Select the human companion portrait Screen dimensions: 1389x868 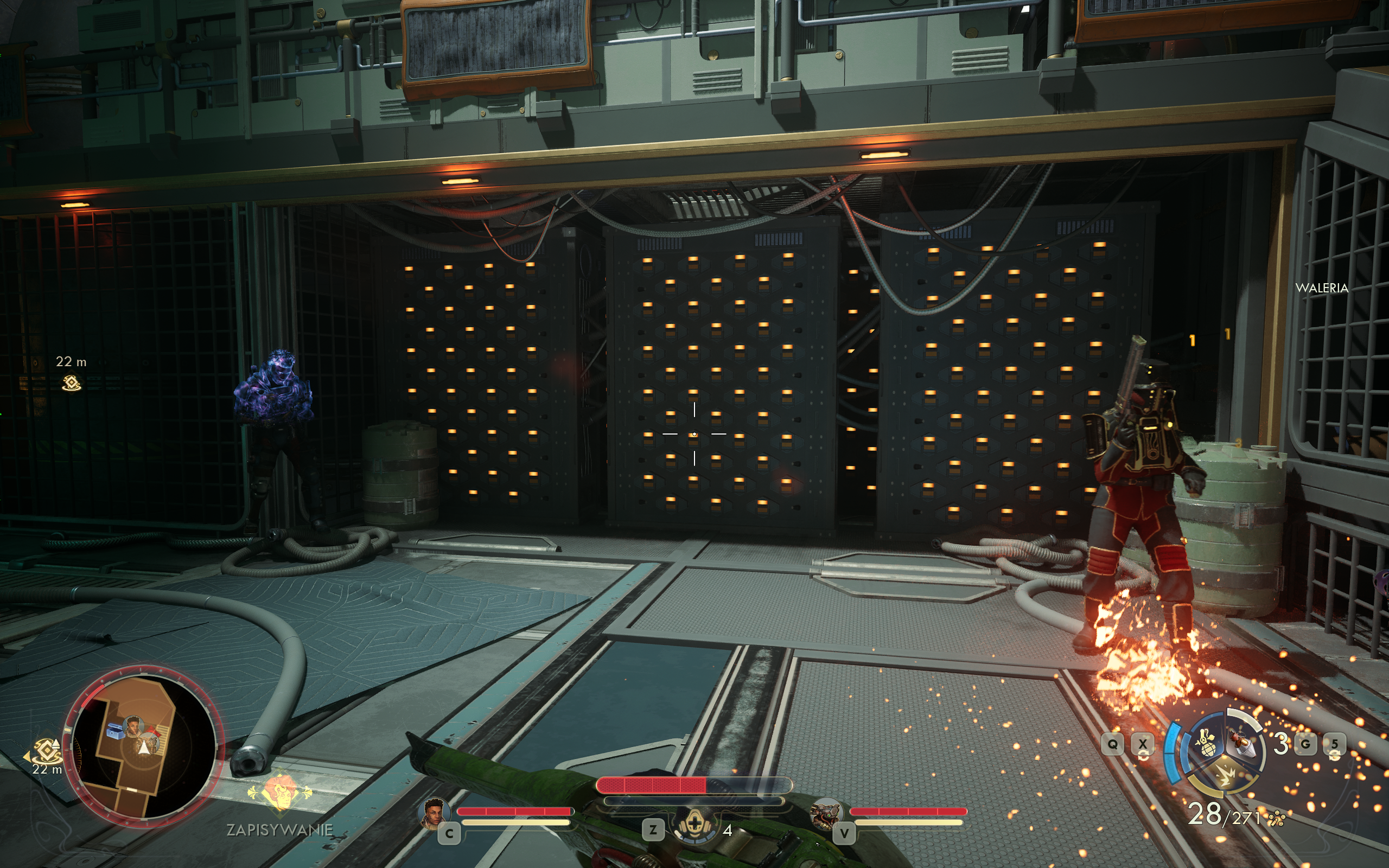434,813
